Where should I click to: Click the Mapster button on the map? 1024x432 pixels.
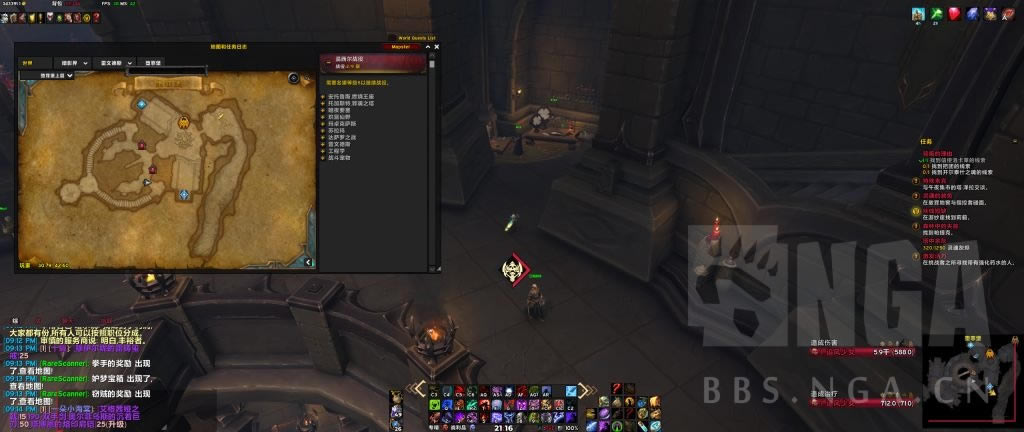coord(400,46)
